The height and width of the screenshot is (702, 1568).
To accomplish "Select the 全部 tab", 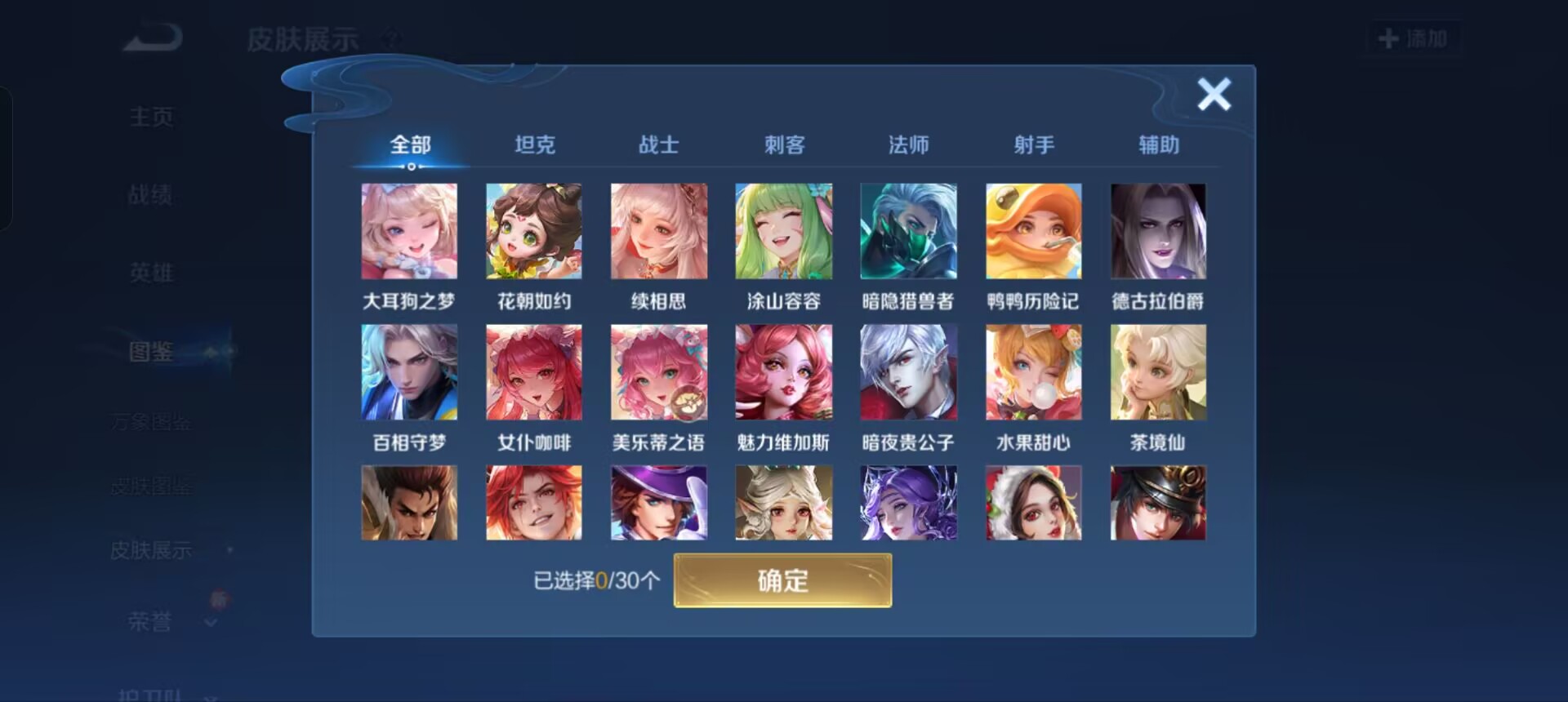I will 409,144.
